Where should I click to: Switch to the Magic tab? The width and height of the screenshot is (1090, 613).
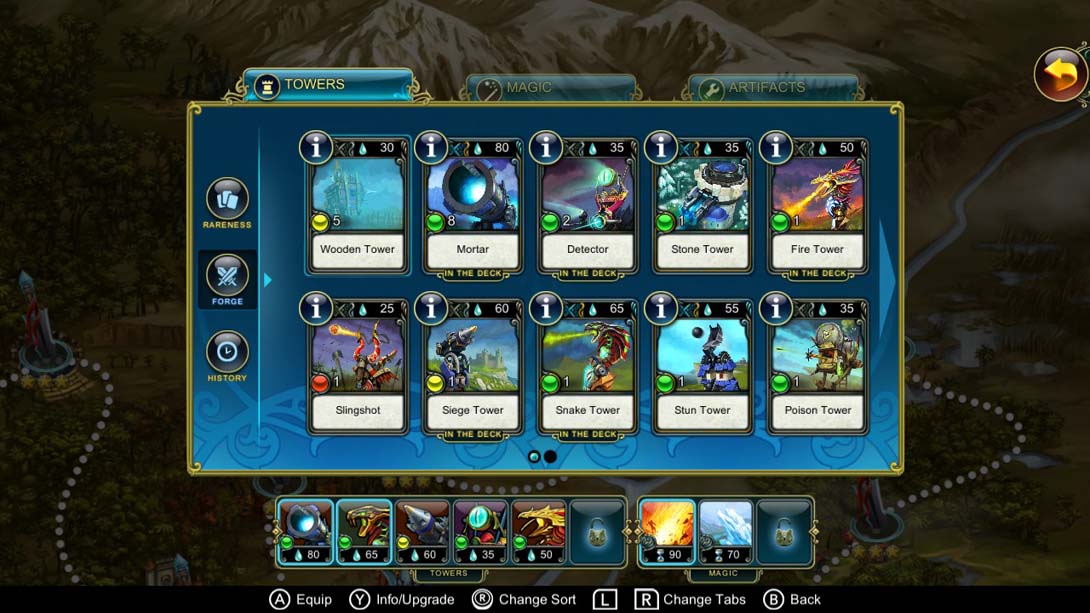coord(549,88)
